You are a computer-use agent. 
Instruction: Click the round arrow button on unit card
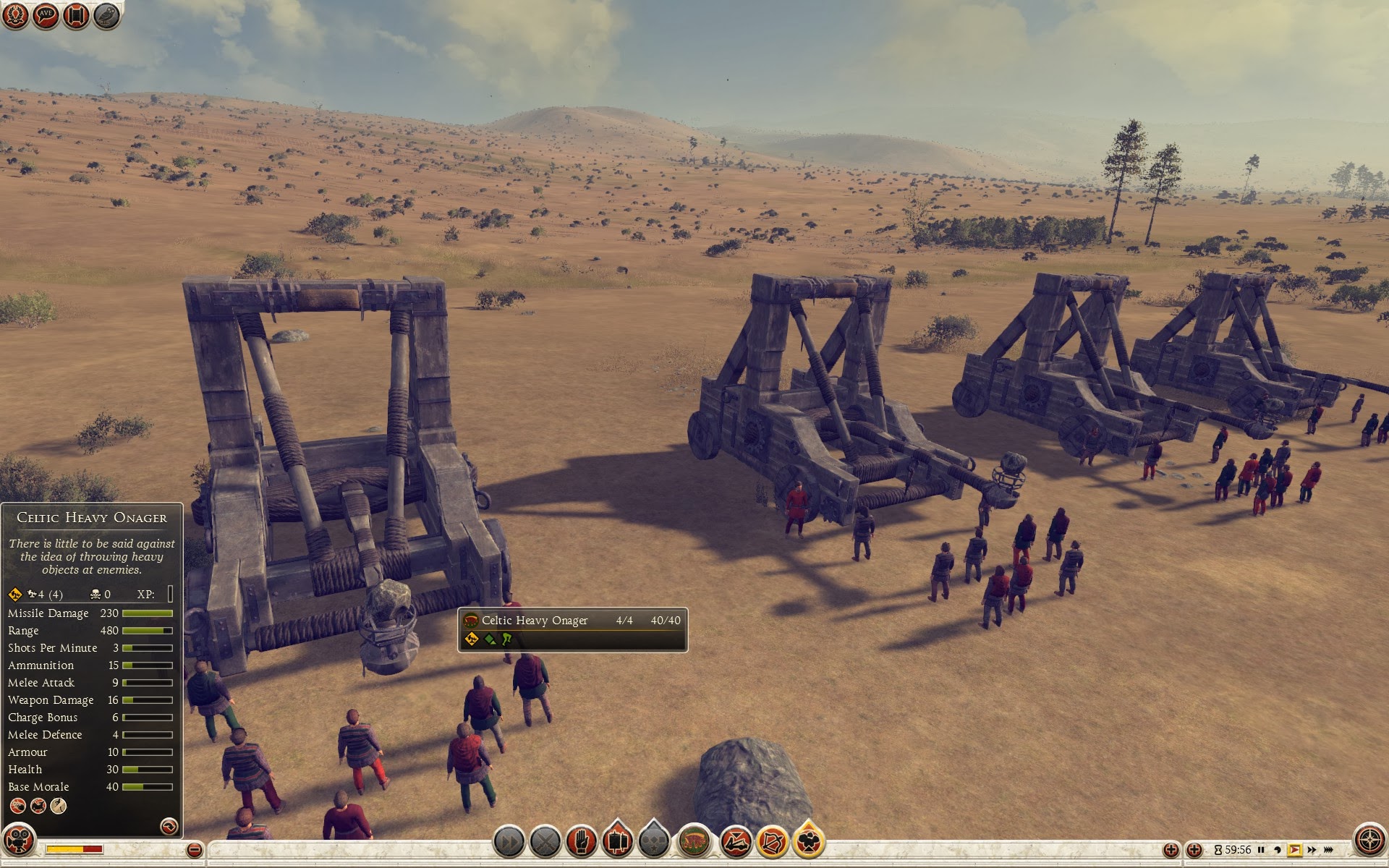[168, 825]
